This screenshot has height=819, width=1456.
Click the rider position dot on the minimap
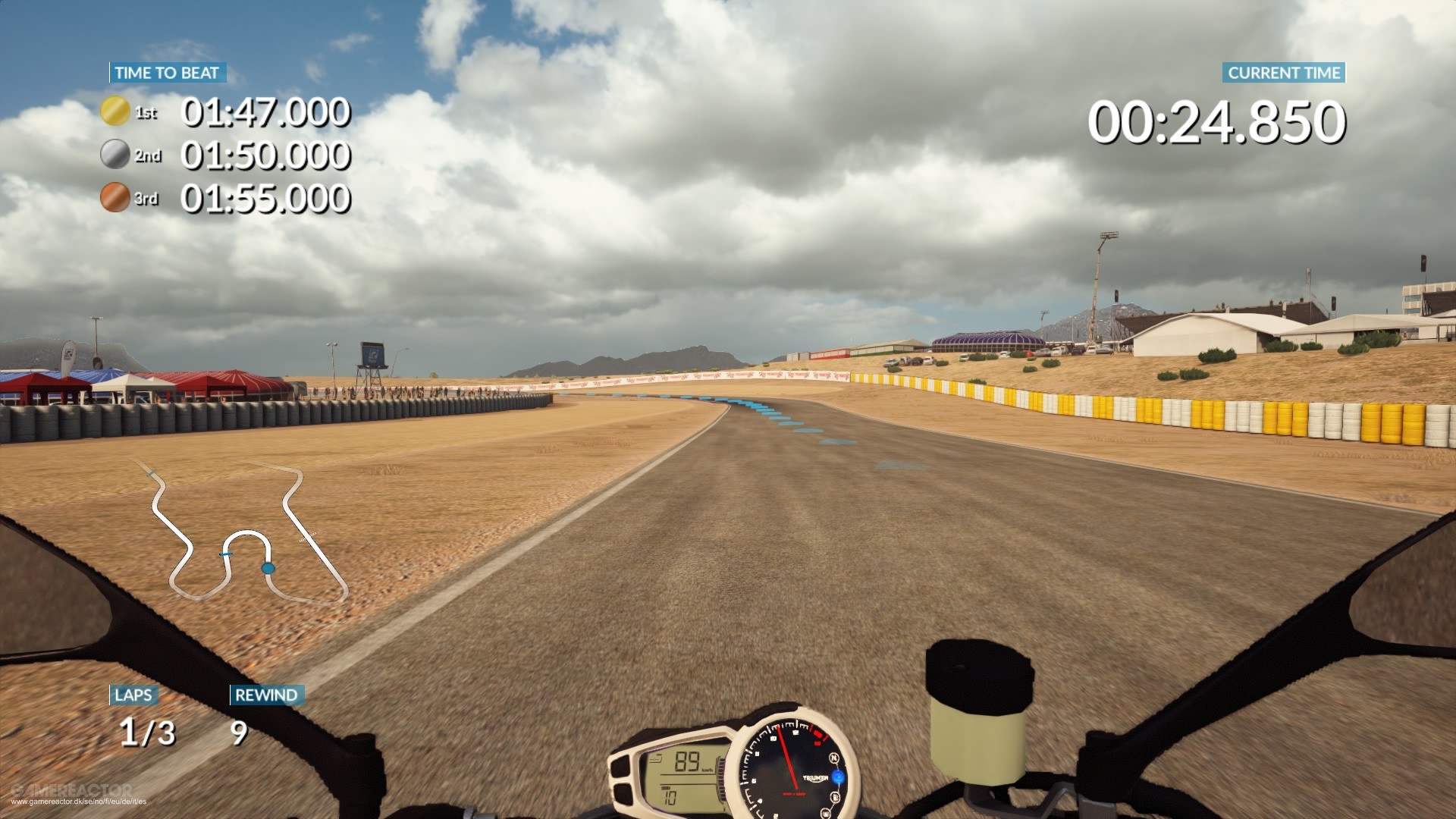tap(267, 567)
